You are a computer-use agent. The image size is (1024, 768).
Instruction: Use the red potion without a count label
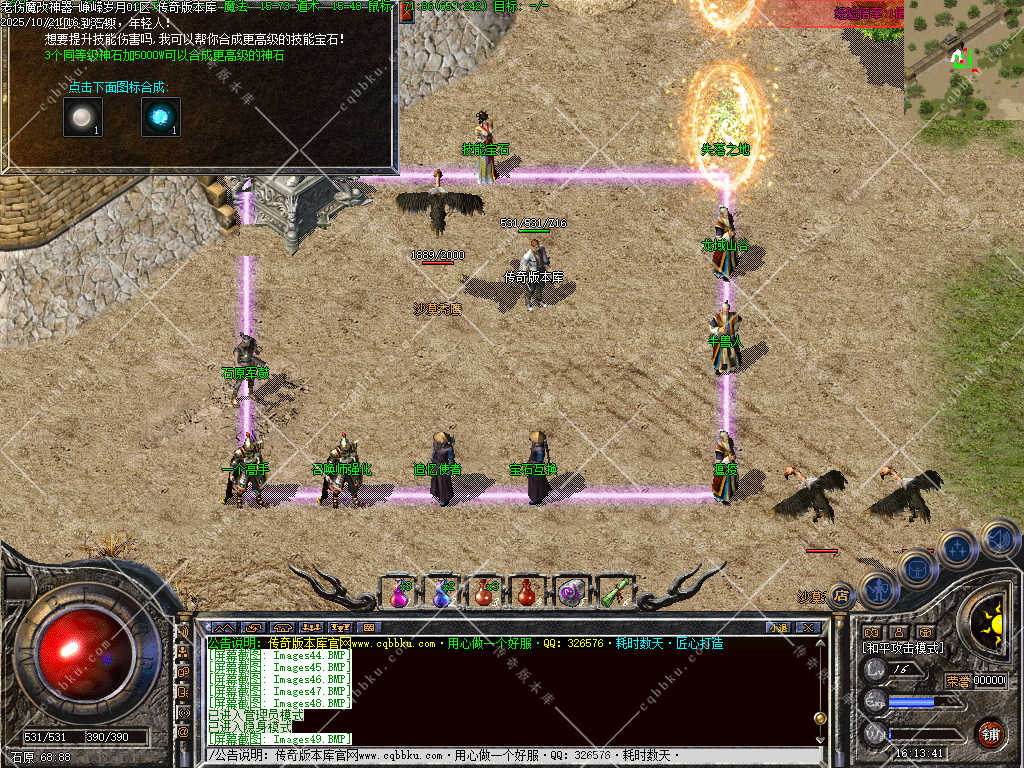(527, 593)
